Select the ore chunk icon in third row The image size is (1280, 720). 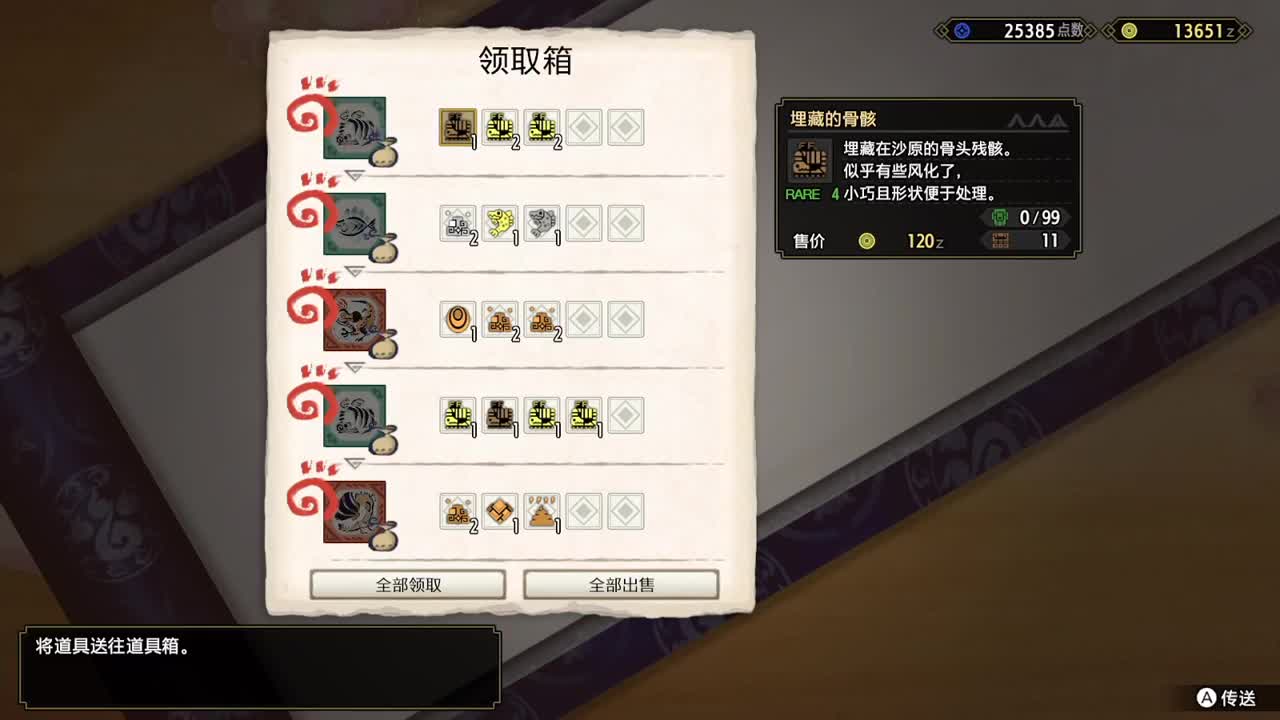tap(500, 319)
